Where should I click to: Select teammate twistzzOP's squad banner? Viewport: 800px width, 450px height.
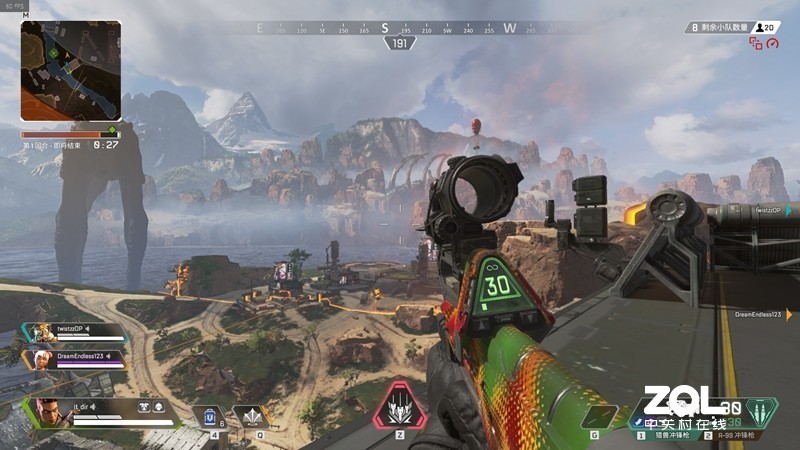pyautogui.click(x=76, y=332)
